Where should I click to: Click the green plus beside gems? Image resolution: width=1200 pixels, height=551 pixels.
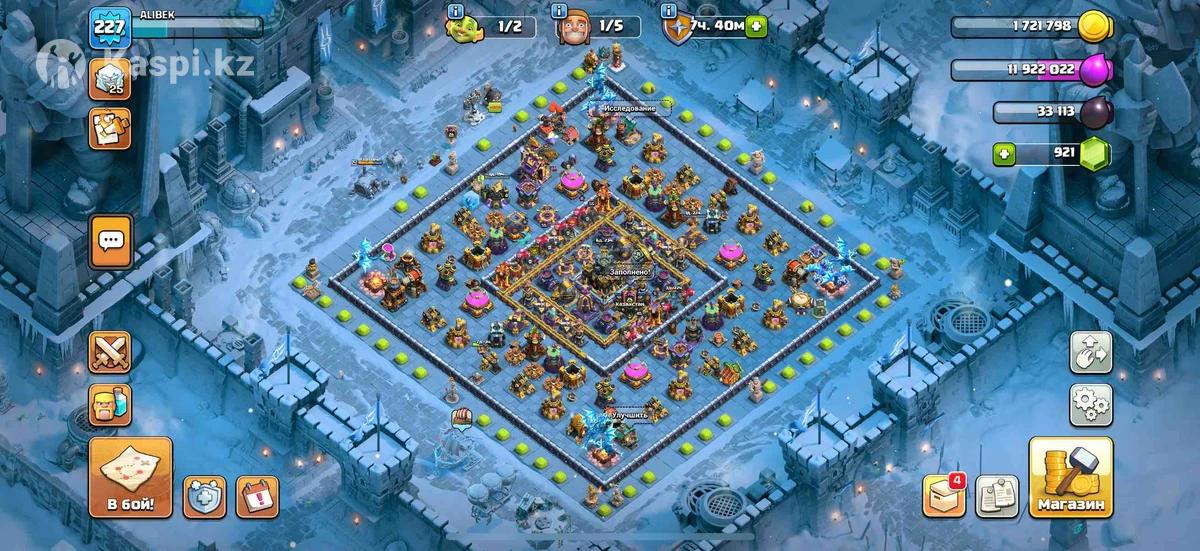[x=1007, y=154]
